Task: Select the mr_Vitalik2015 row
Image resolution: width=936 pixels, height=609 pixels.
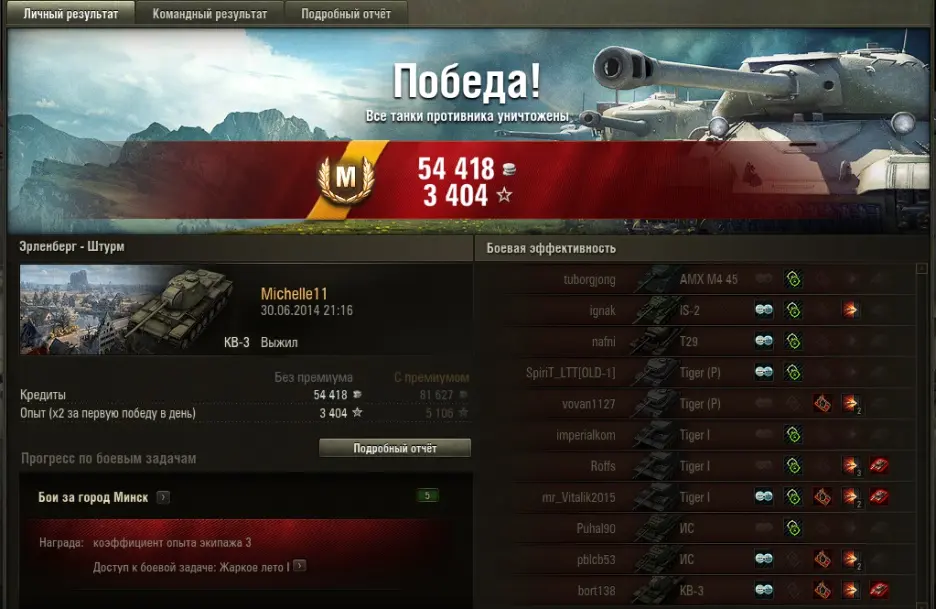Action: pyautogui.click(x=700, y=497)
